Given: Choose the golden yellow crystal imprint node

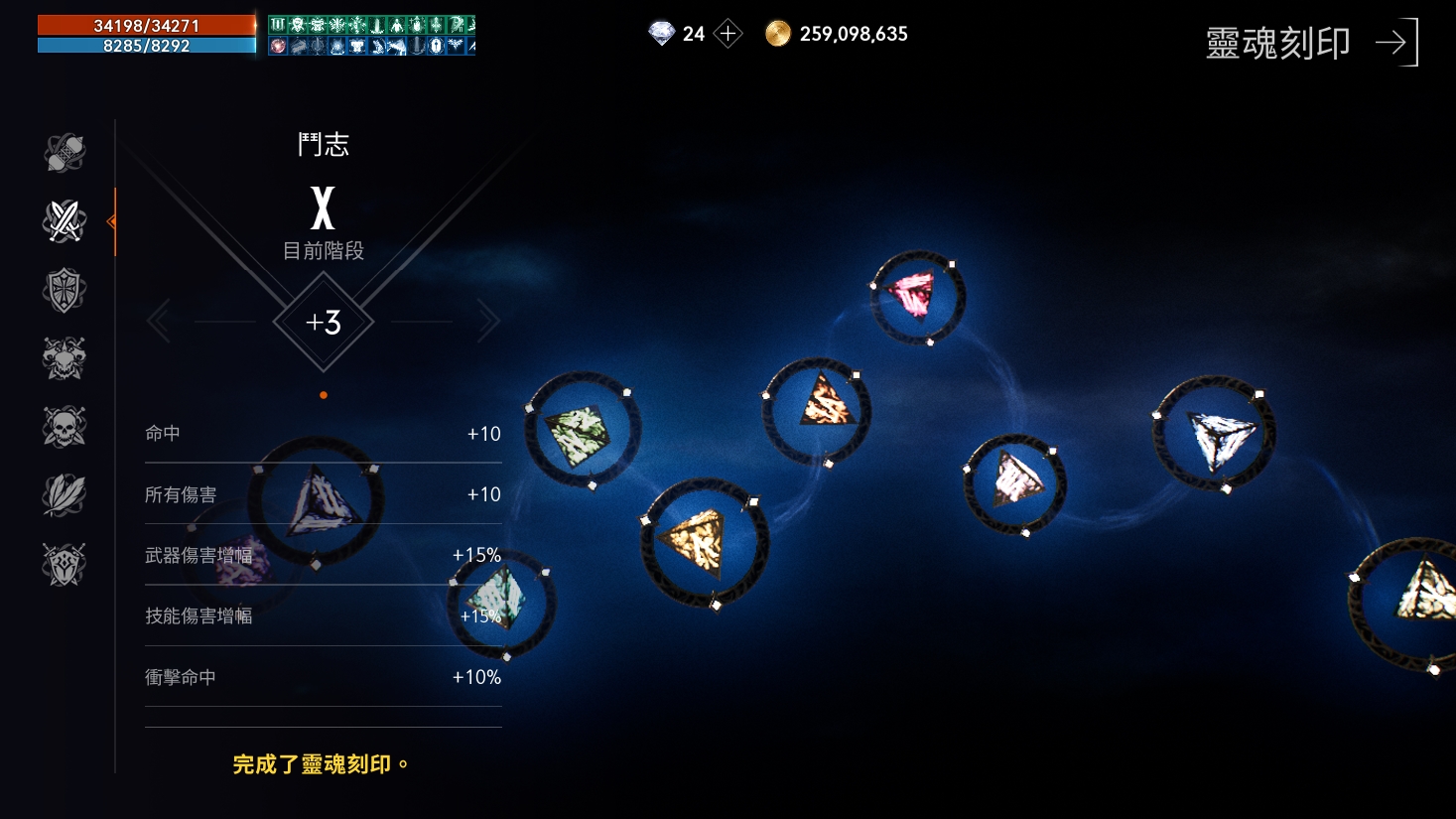Looking at the screenshot, I should pos(702,541).
